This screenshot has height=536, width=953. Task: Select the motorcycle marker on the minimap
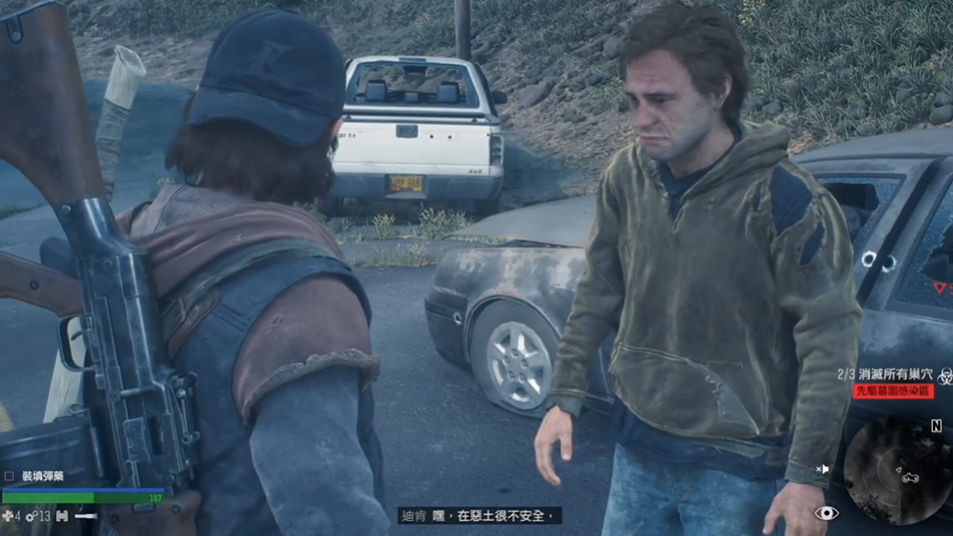tap(910, 477)
